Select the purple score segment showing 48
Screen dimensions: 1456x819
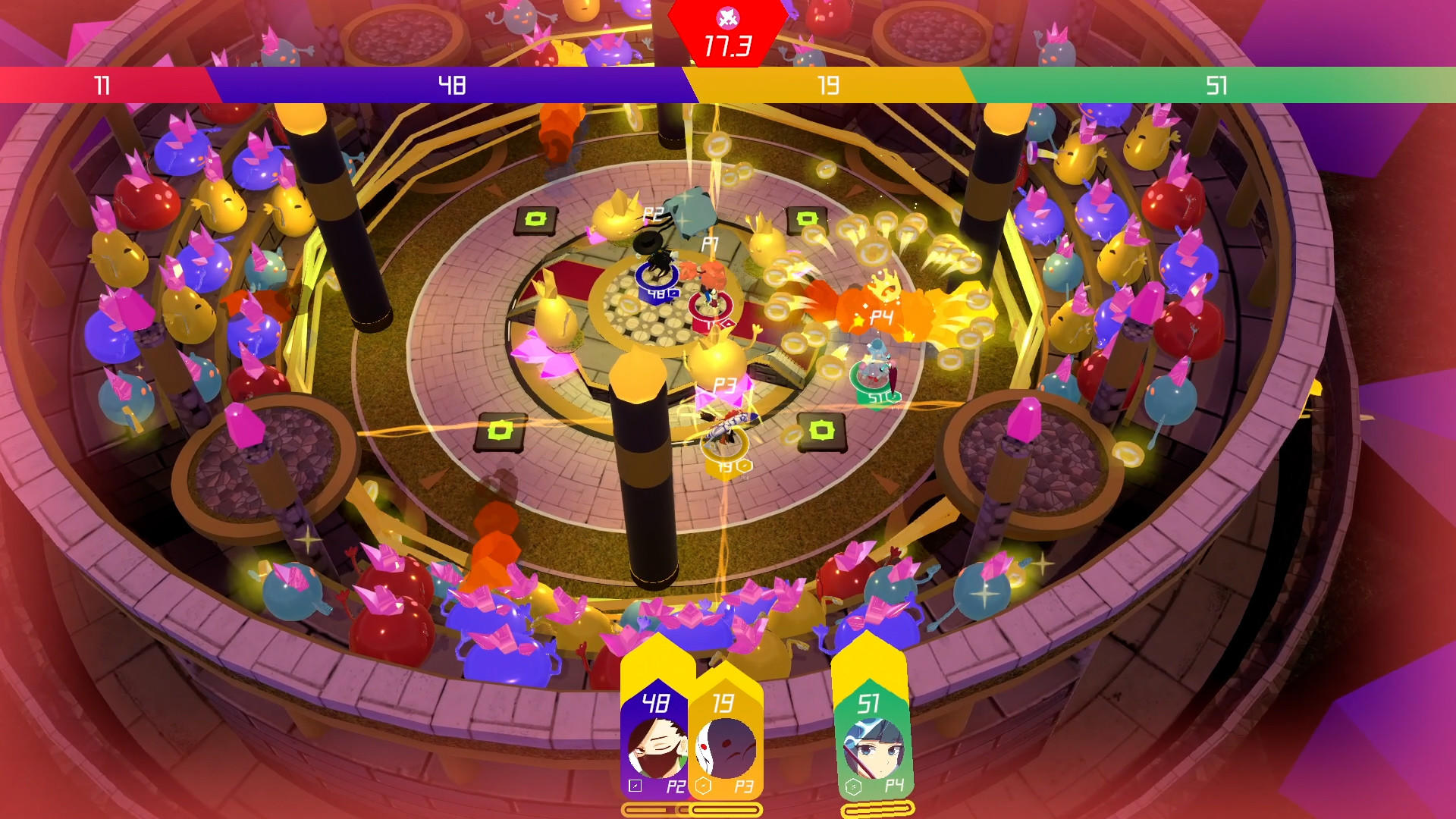coord(451,86)
